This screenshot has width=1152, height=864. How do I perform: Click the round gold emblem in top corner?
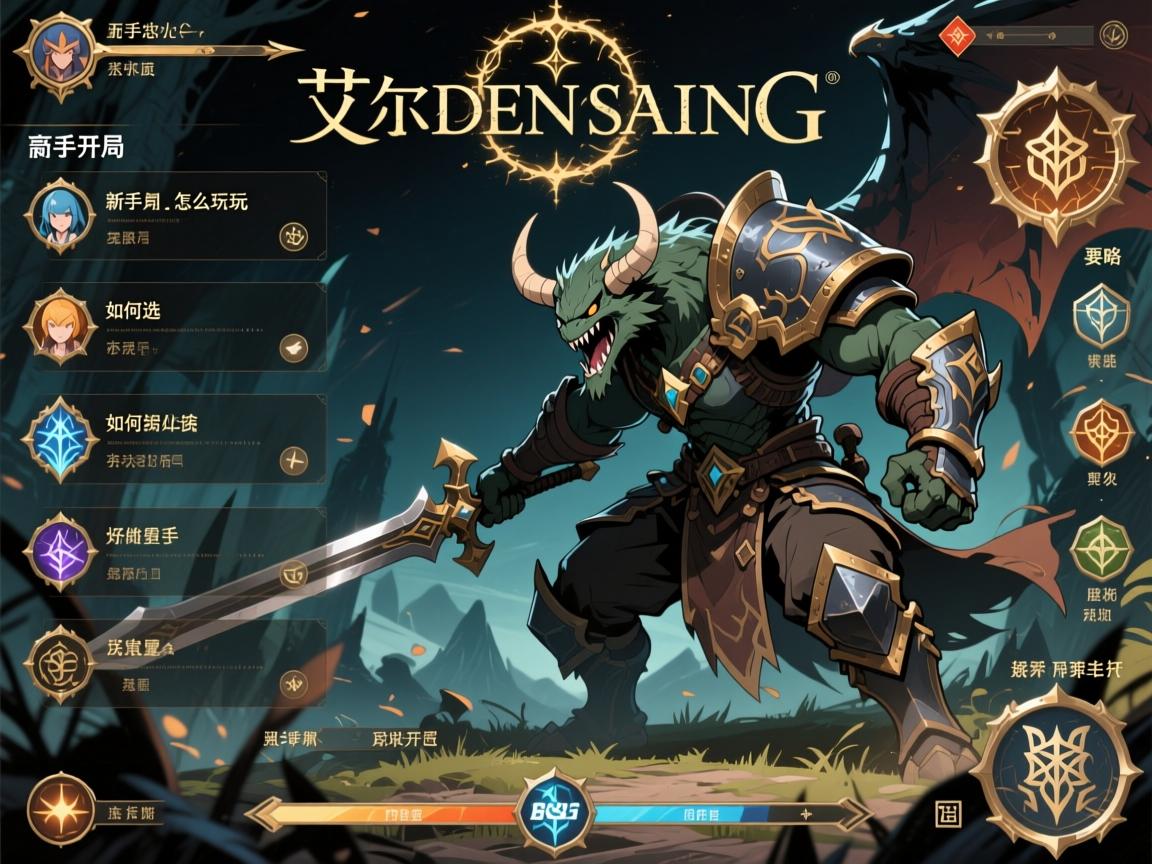[x=1111, y=35]
